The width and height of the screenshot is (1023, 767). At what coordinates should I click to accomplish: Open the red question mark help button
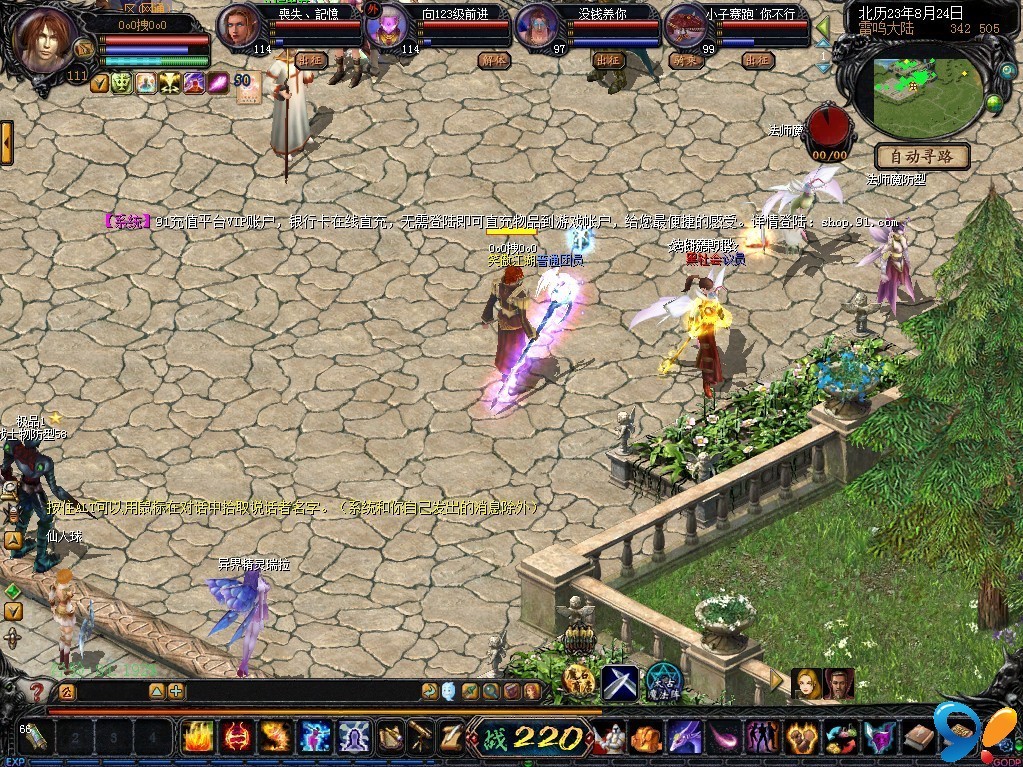pos(37,691)
